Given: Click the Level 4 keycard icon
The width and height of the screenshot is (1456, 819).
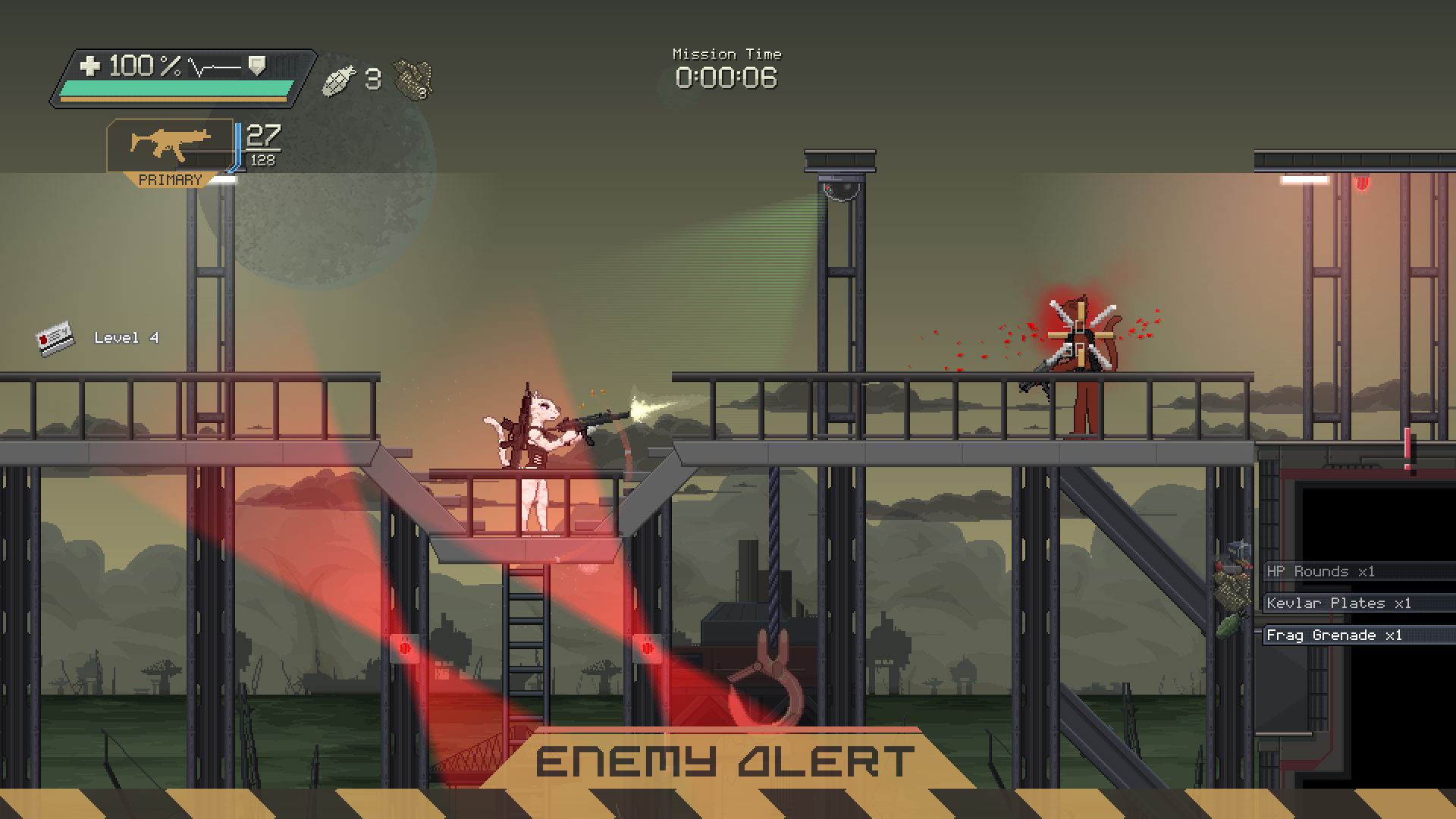Looking at the screenshot, I should click(55, 337).
